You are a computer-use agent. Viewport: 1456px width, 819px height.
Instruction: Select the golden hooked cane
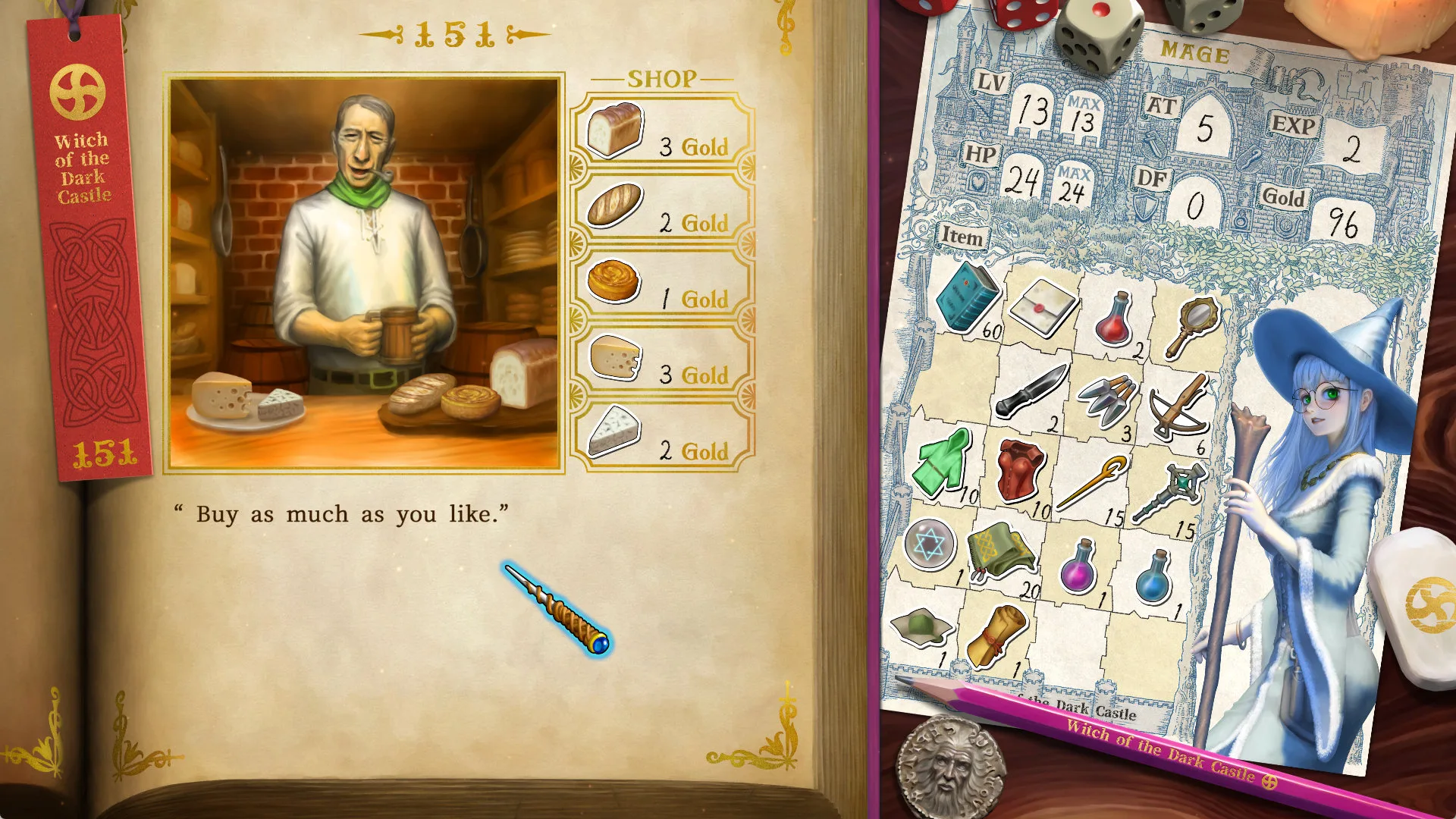pyautogui.click(x=1090, y=482)
